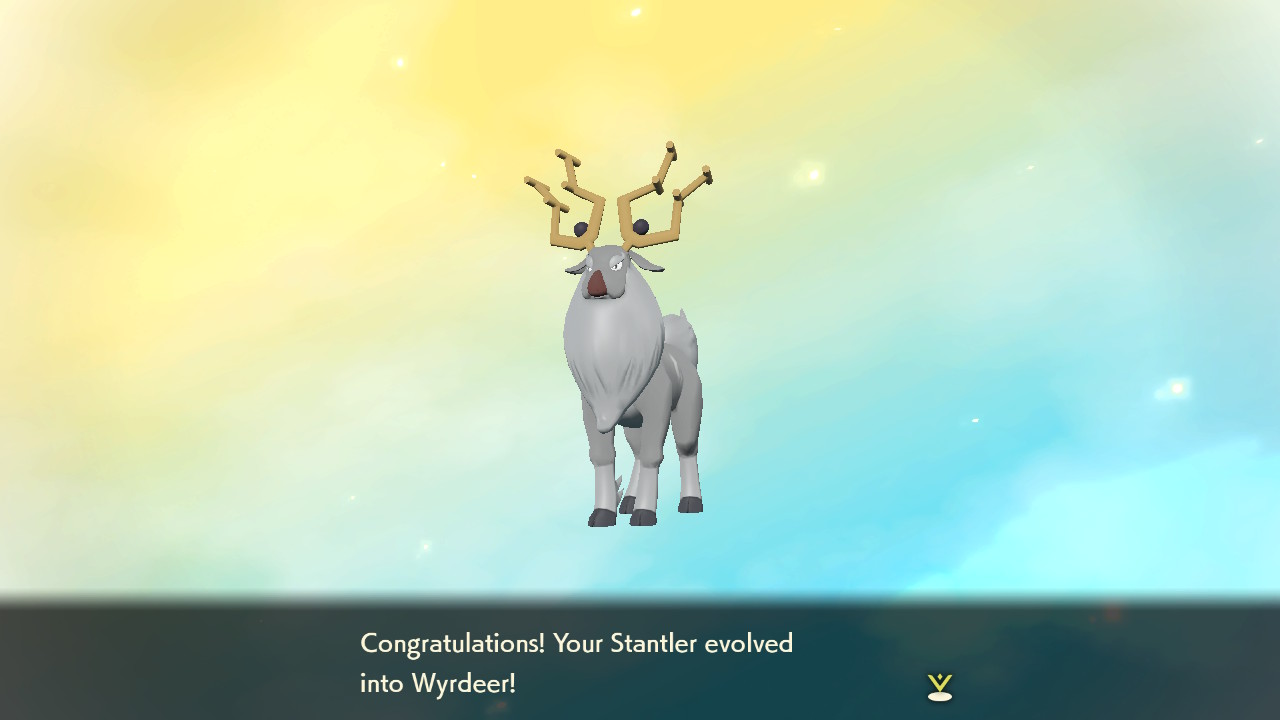Click the downward chevron above the white oval
The image size is (1280, 720).
[x=940, y=683]
